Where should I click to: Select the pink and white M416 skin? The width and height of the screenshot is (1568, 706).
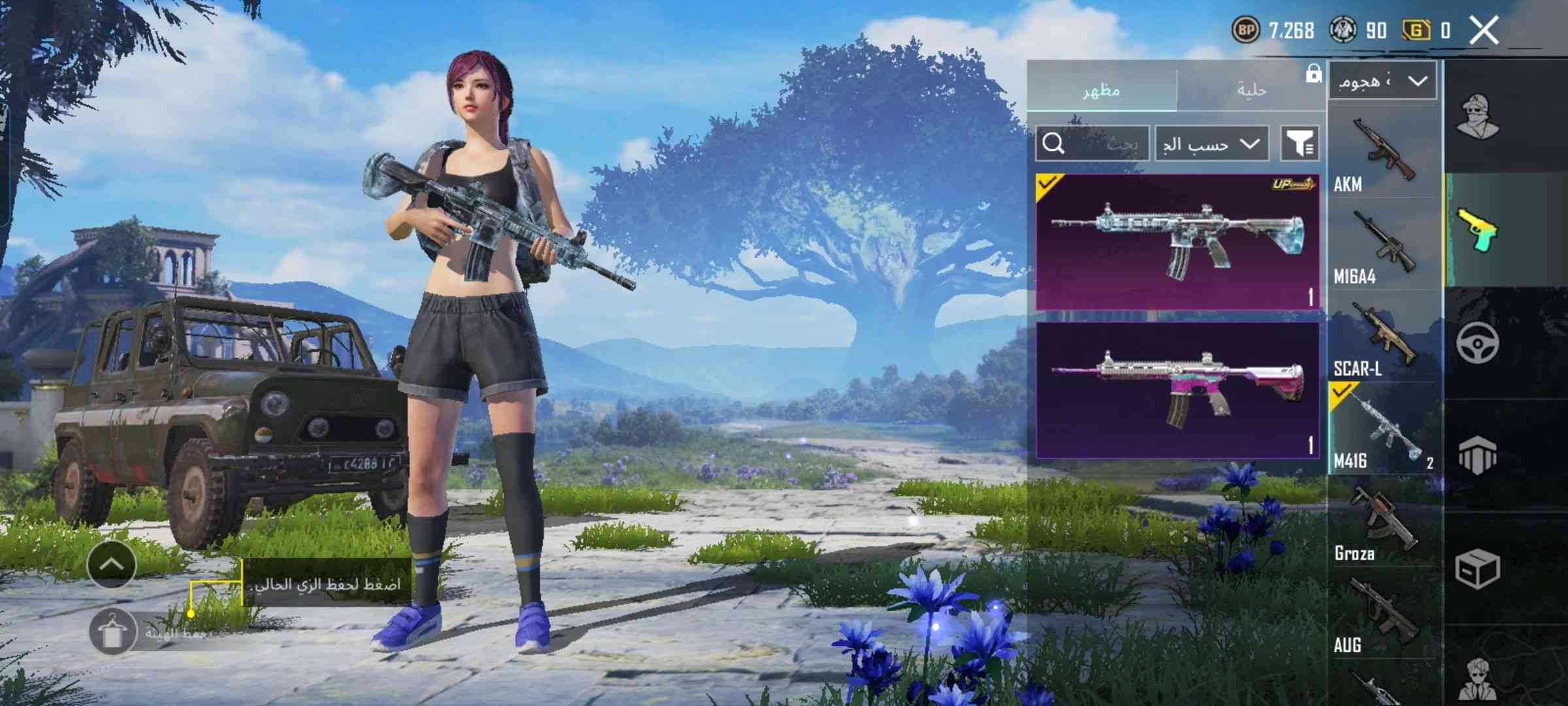pos(1177,390)
